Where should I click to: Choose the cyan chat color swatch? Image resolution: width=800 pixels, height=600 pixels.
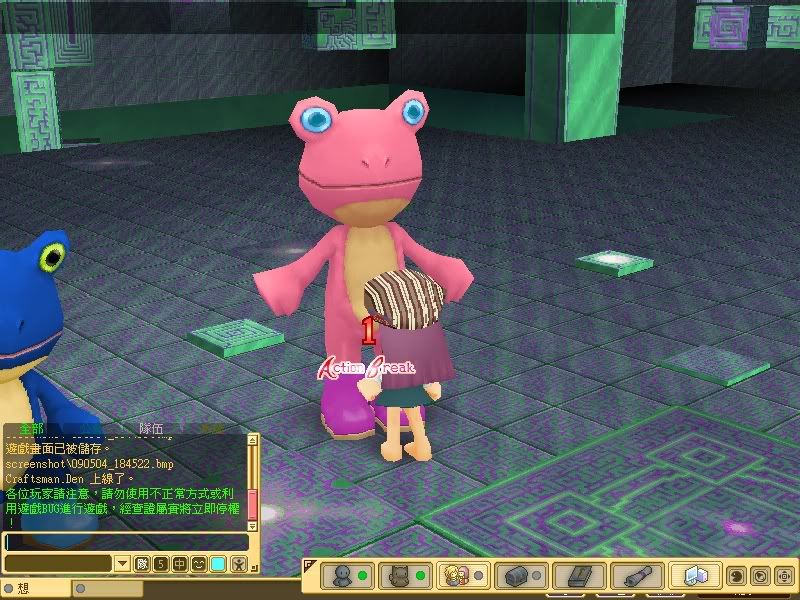click(x=218, y=564)
